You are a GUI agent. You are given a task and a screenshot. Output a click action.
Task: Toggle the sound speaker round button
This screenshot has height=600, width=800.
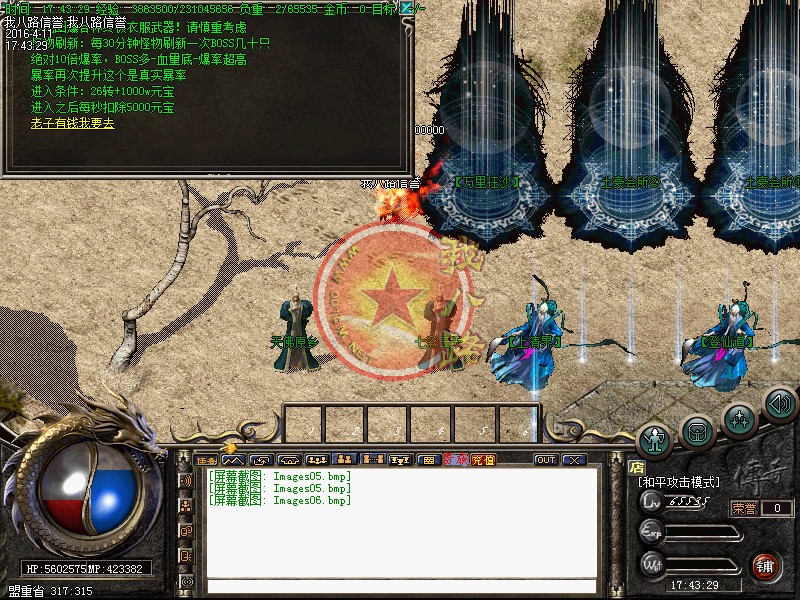click(779, 403)
